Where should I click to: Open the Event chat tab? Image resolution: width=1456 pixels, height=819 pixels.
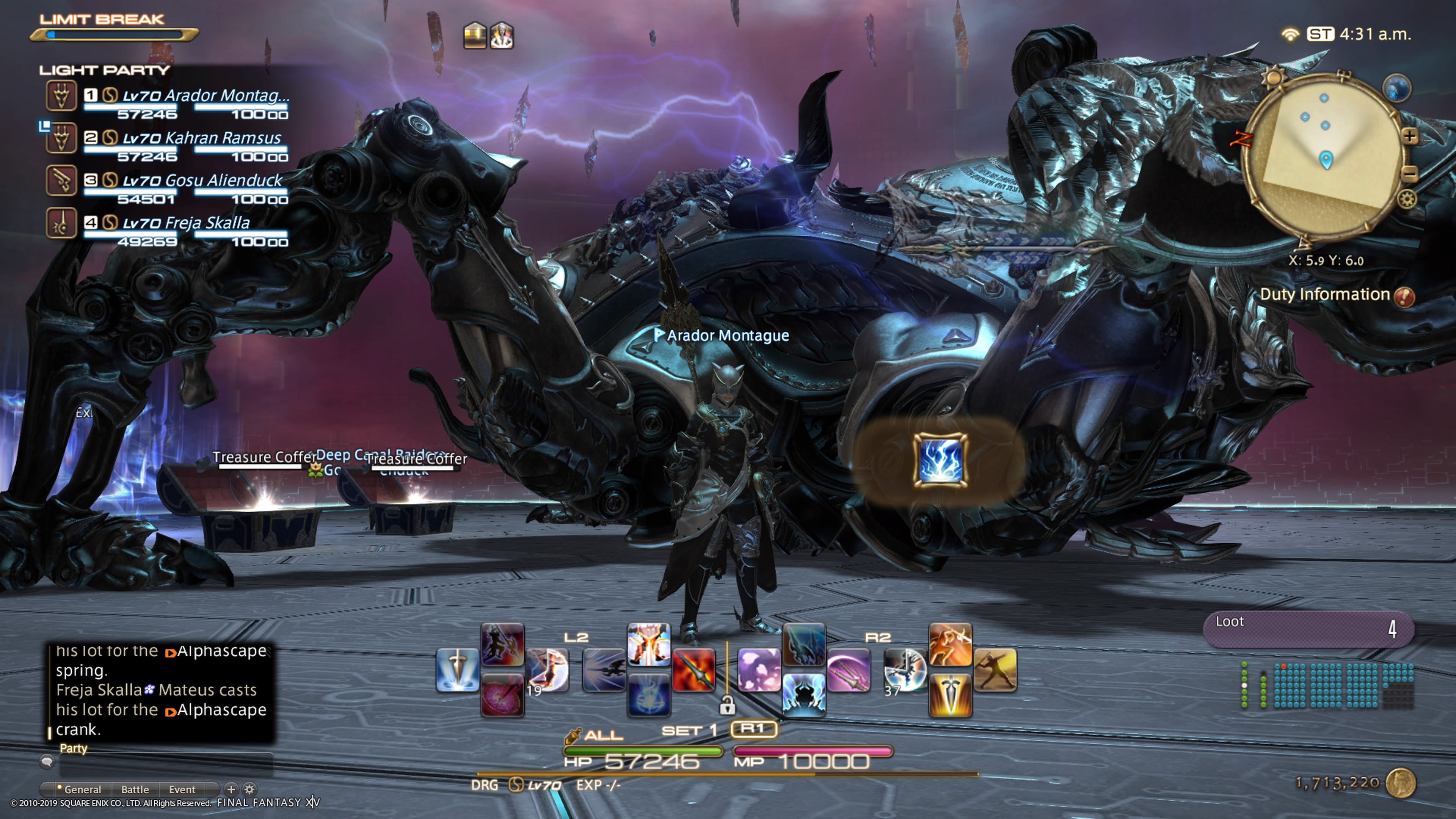tap(182, 789)
